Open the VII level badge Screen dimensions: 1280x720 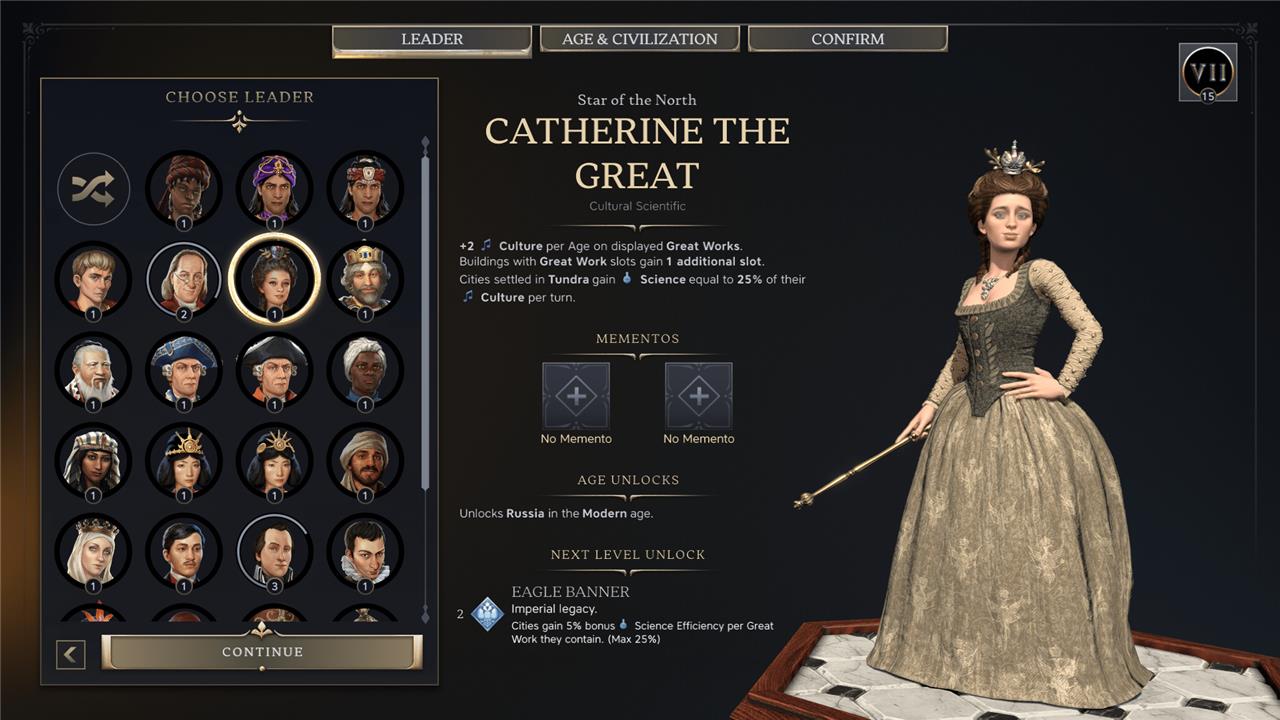tap(1208, 72)
